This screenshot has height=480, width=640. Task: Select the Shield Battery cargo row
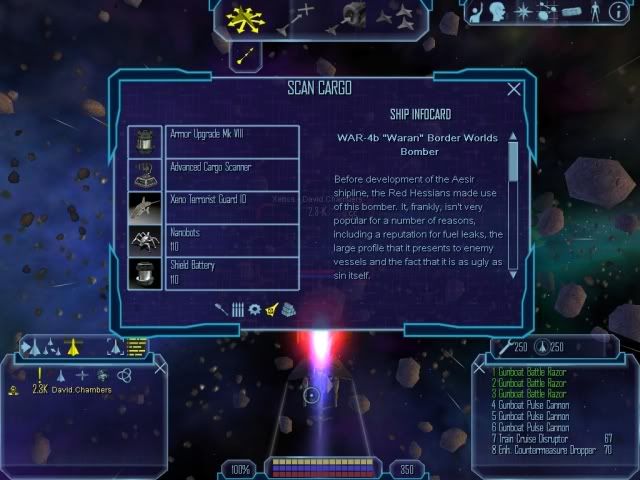[x=231, y=272]
